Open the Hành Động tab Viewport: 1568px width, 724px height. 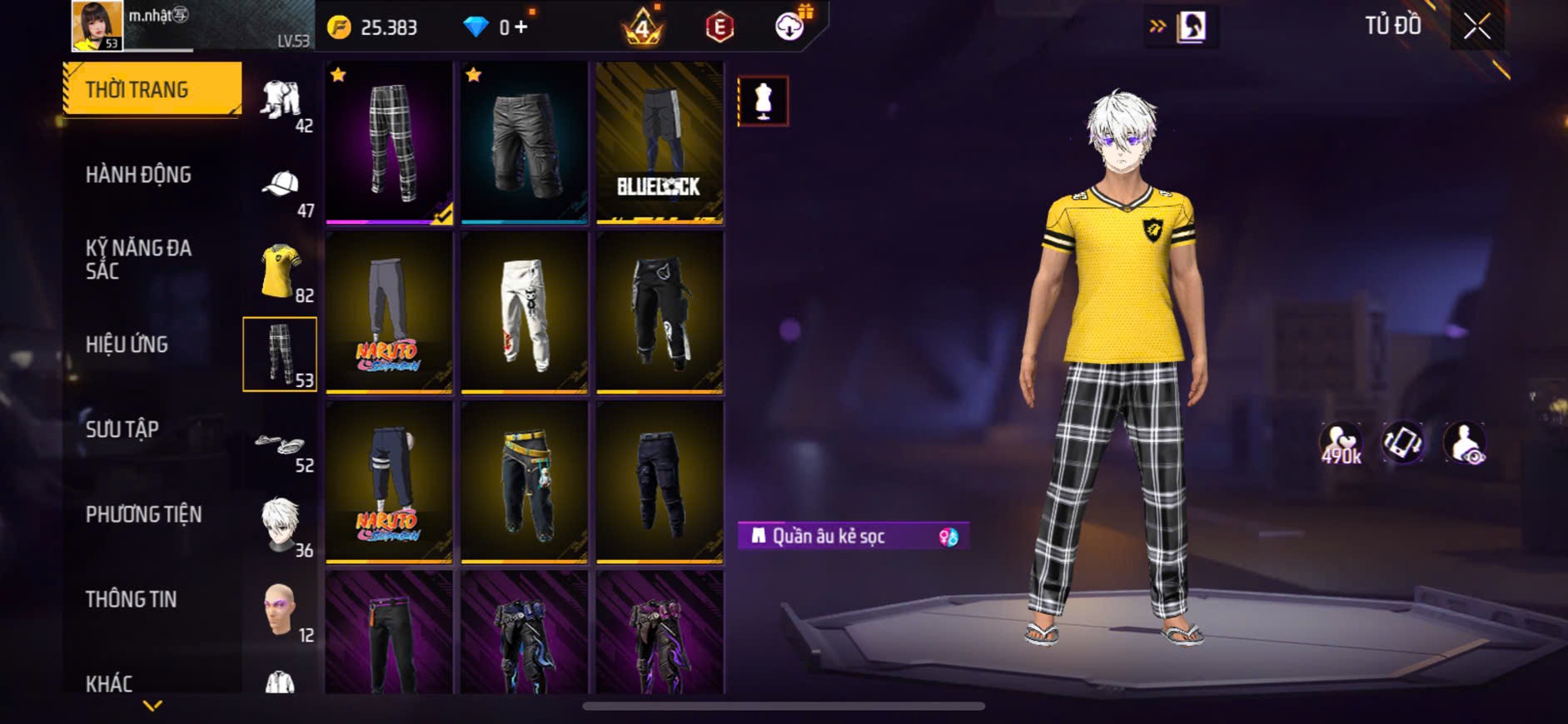(139, 175)
